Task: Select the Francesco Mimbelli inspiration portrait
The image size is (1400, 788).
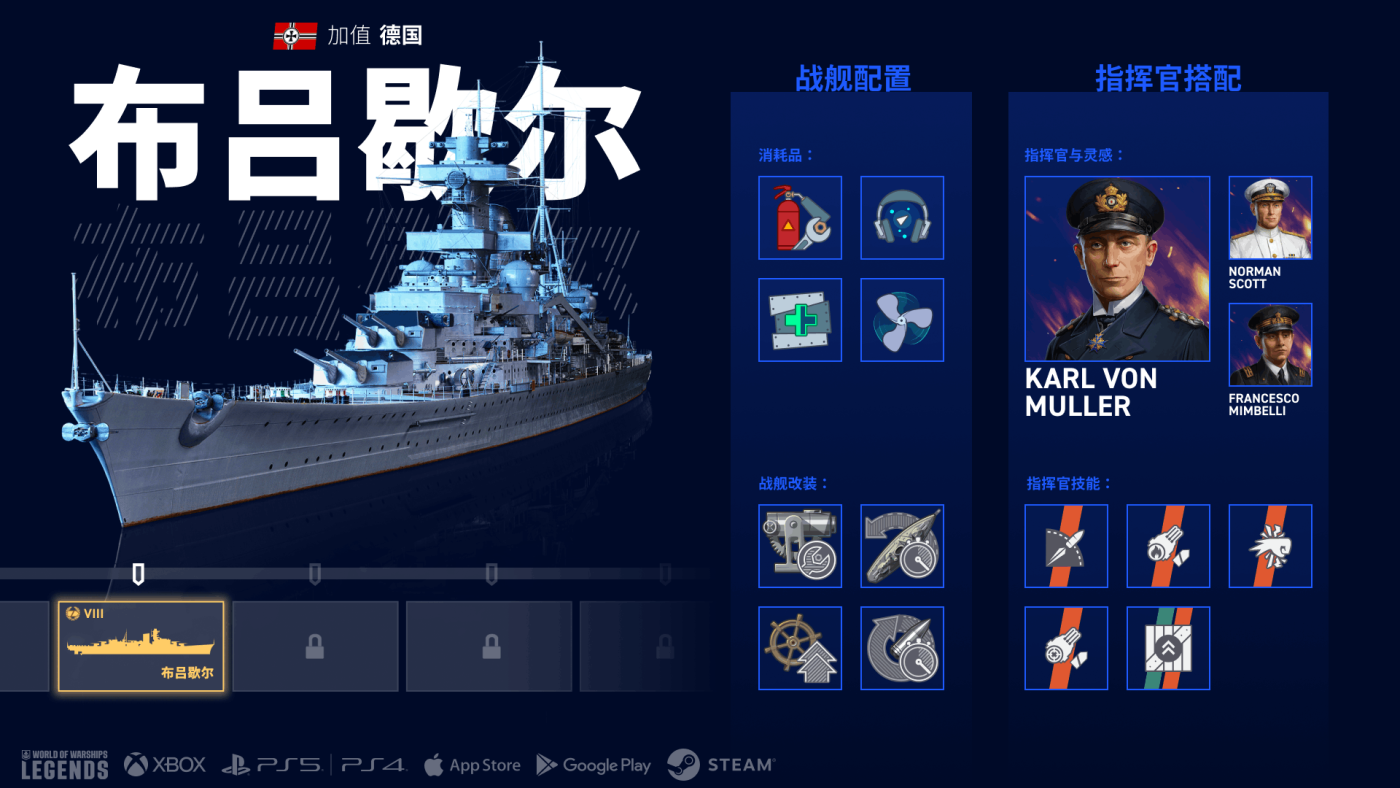Action: (x=1270, y=345)
